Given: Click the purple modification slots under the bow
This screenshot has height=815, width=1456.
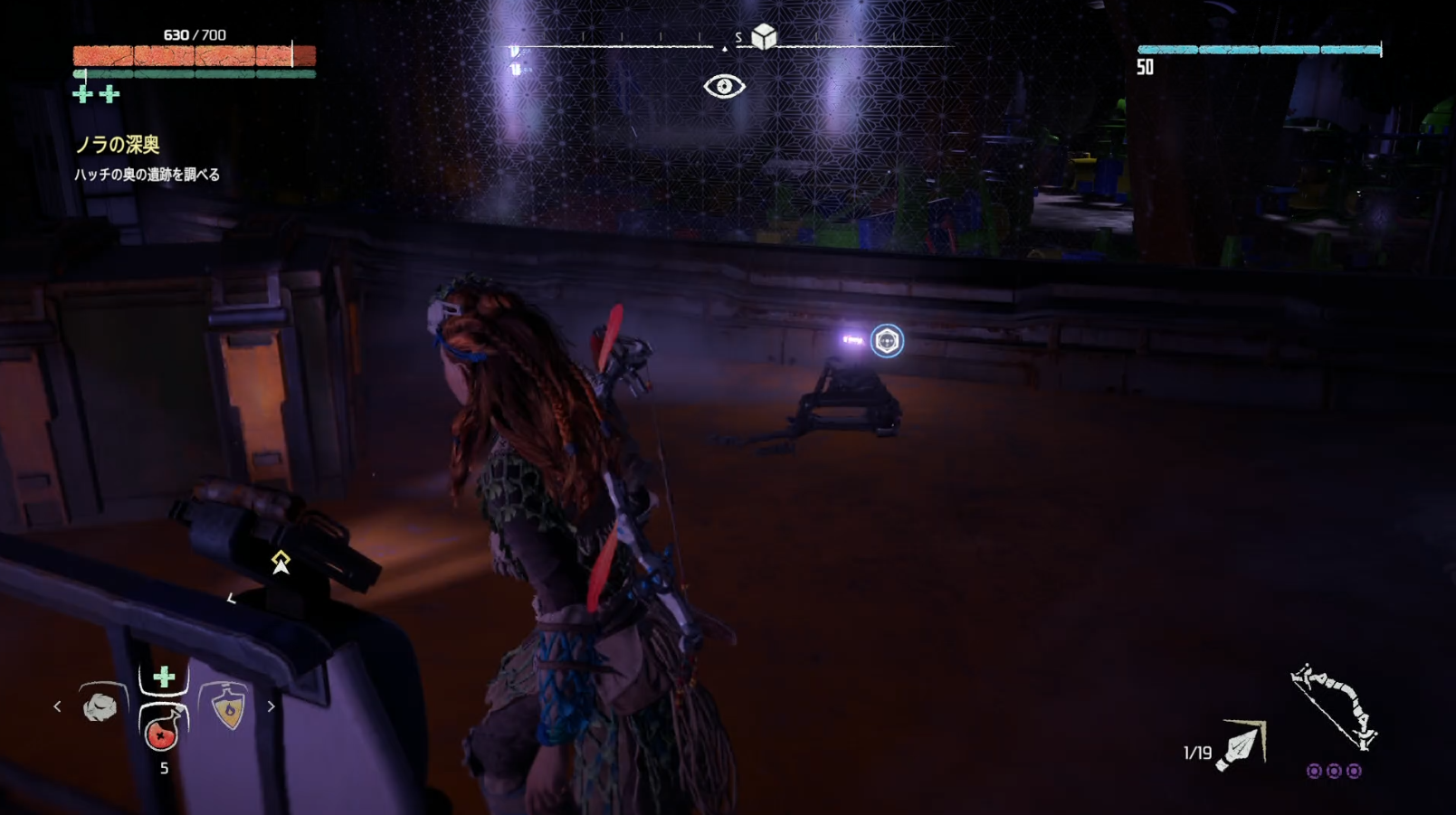Looking at the screenshot, I should (x=1334, y=771).
